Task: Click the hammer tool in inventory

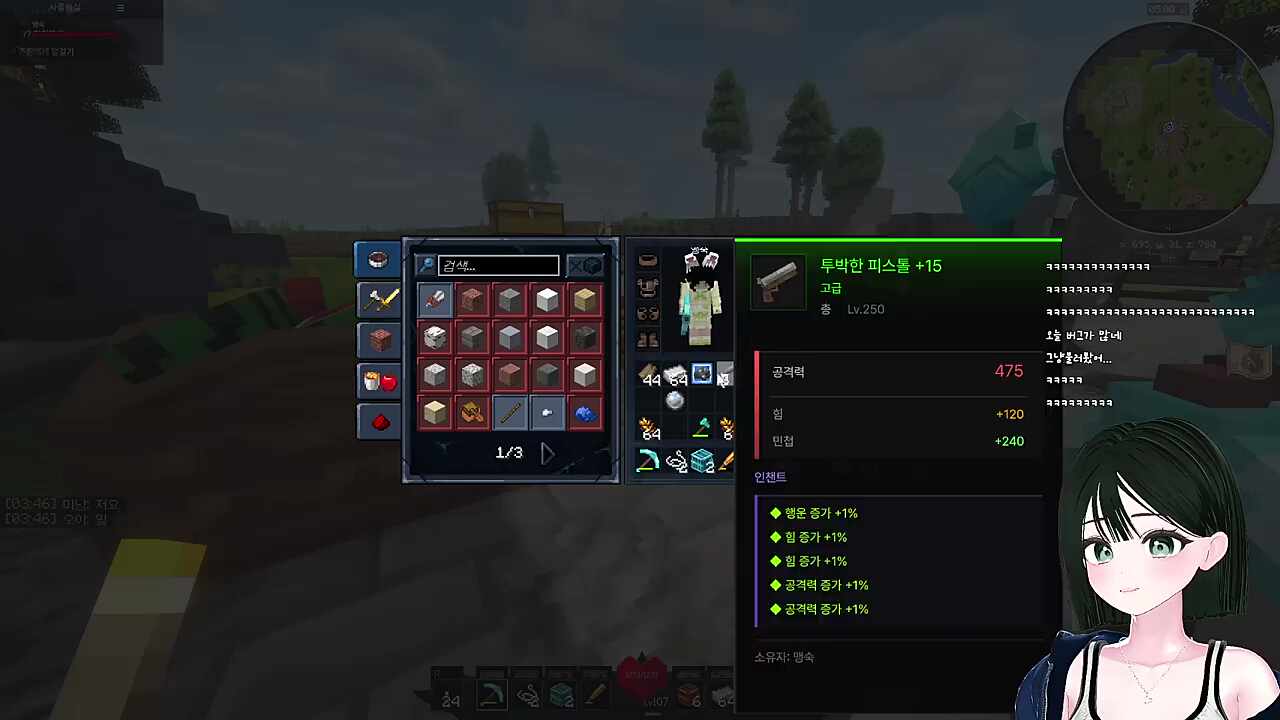Action: click(702, 427)
